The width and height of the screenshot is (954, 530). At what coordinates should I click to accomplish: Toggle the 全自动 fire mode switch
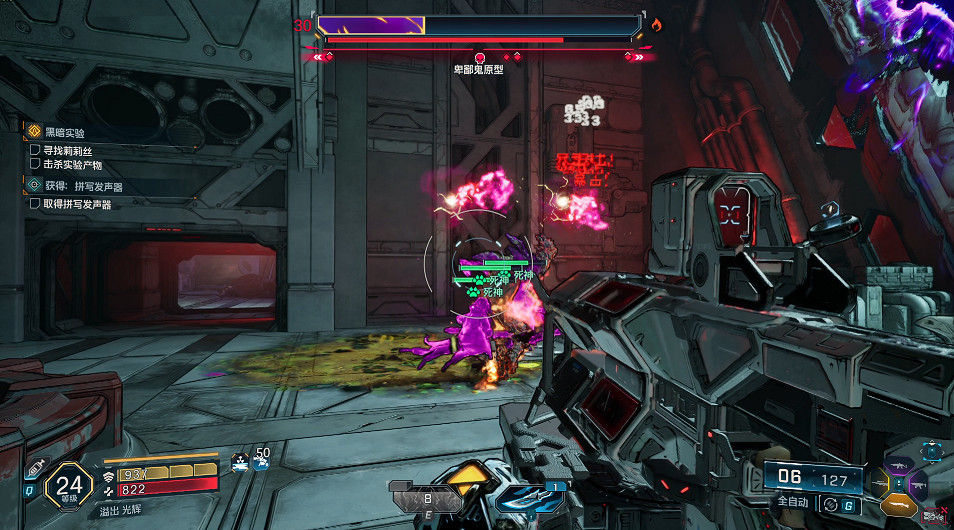point(829,506)
